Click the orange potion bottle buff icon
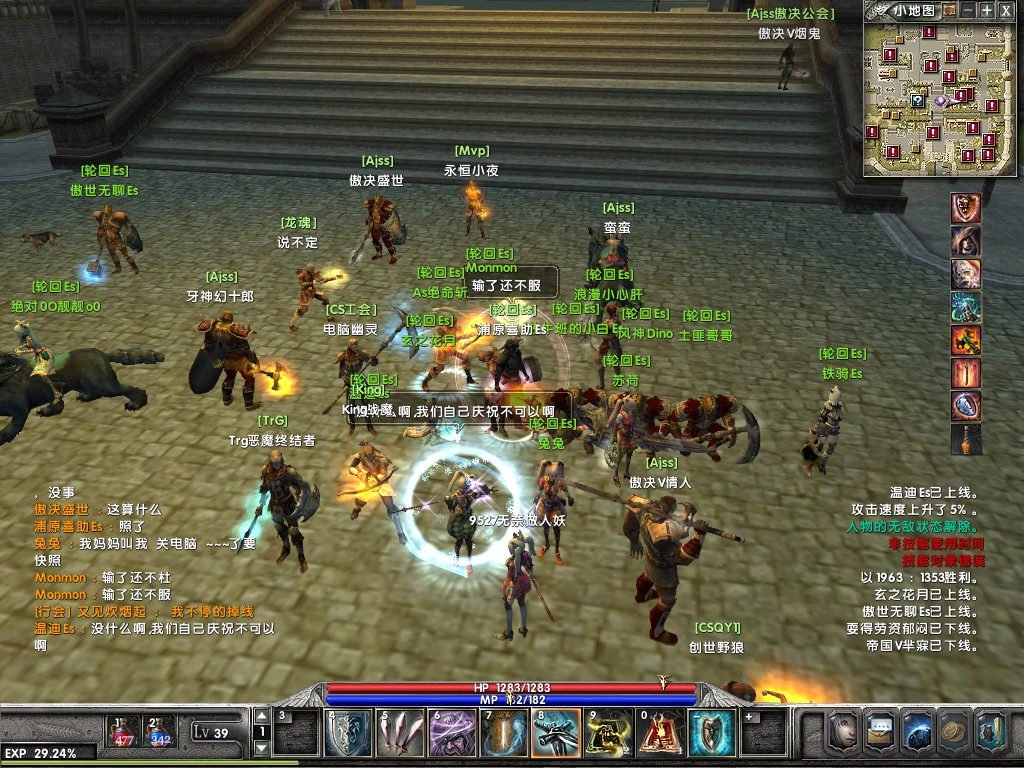 tap(966, 439)
